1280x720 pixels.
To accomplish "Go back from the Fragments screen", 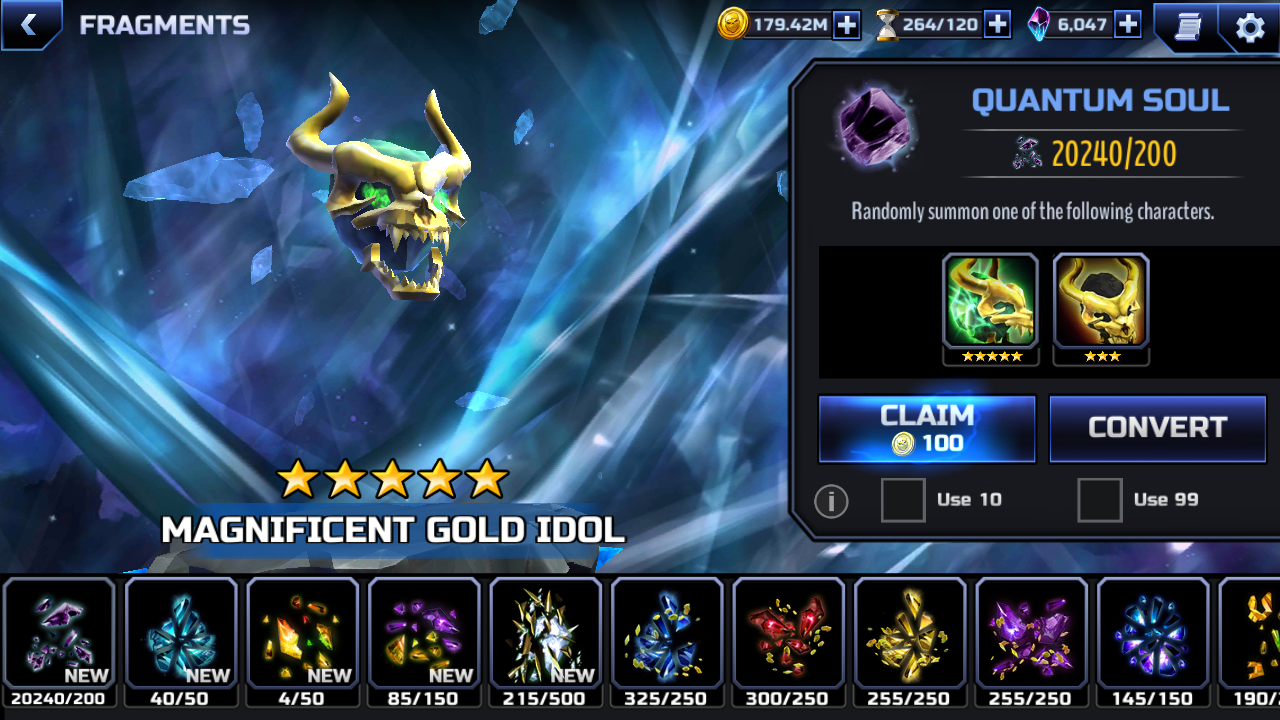I will pyautogui.click(x=29, y=25).
